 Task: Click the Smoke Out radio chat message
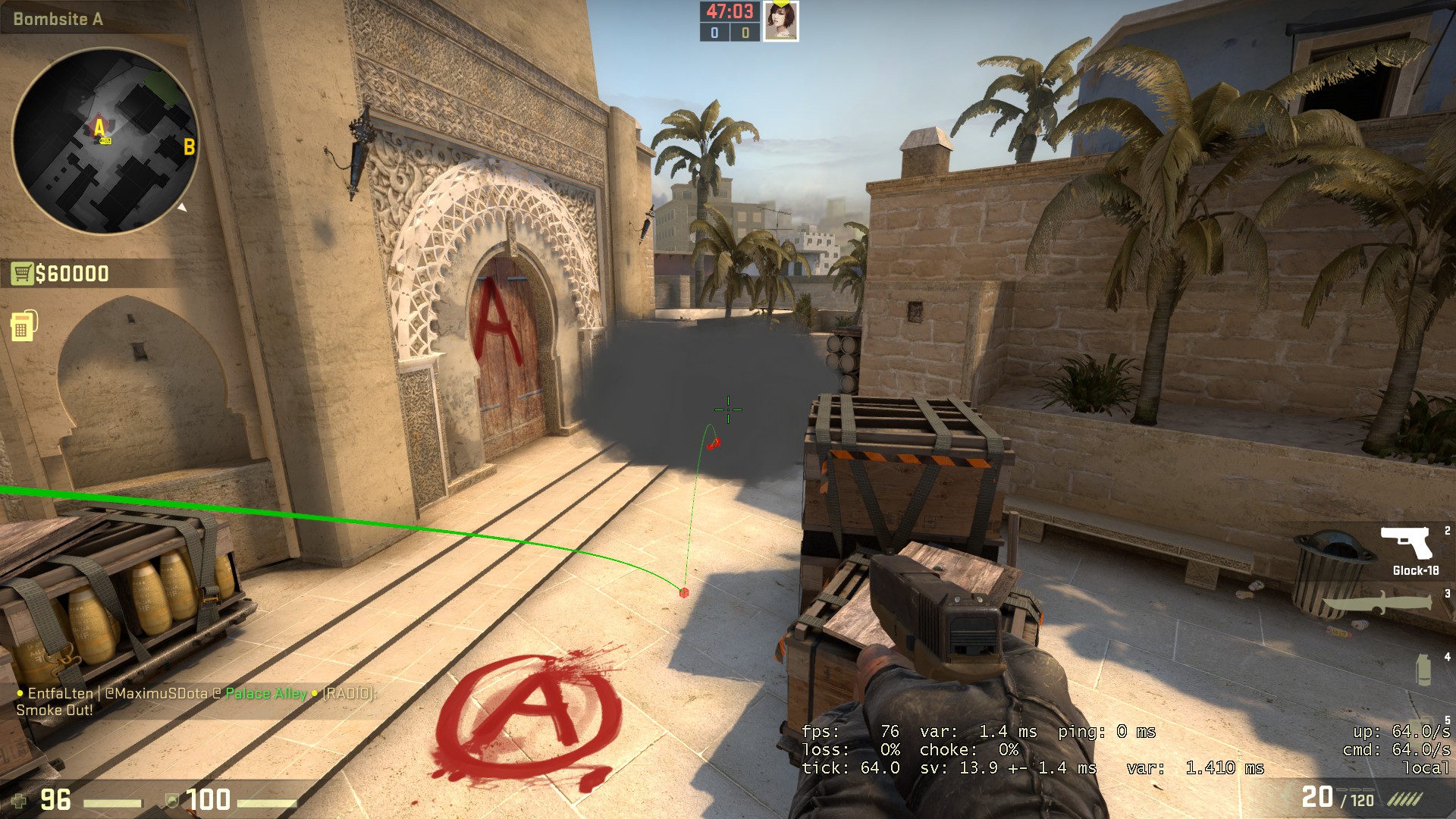pyautogui.click(x=55, y=711)
